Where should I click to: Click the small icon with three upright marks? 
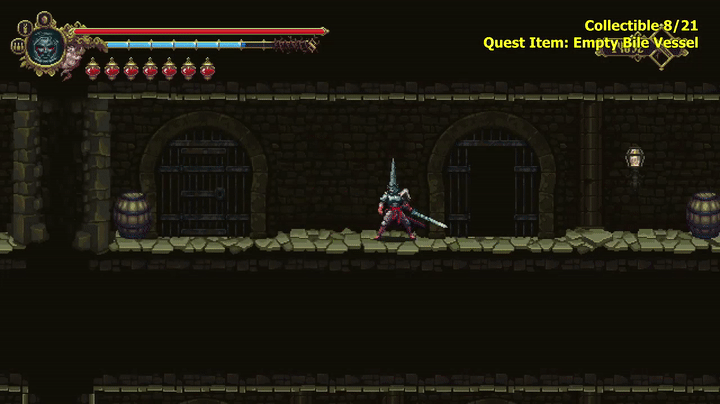point(18,45)
